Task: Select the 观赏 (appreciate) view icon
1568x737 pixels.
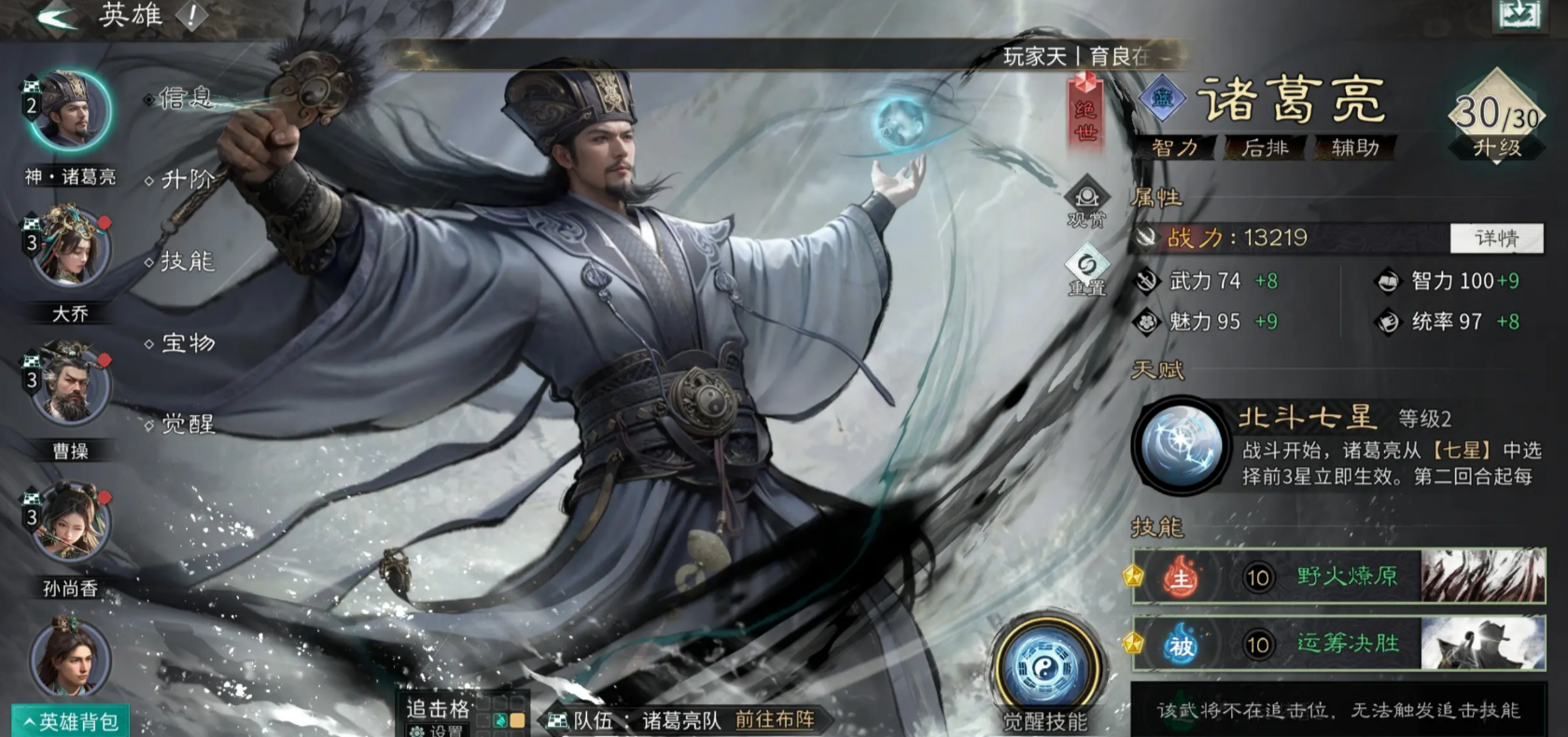Action: (1085, 196)
